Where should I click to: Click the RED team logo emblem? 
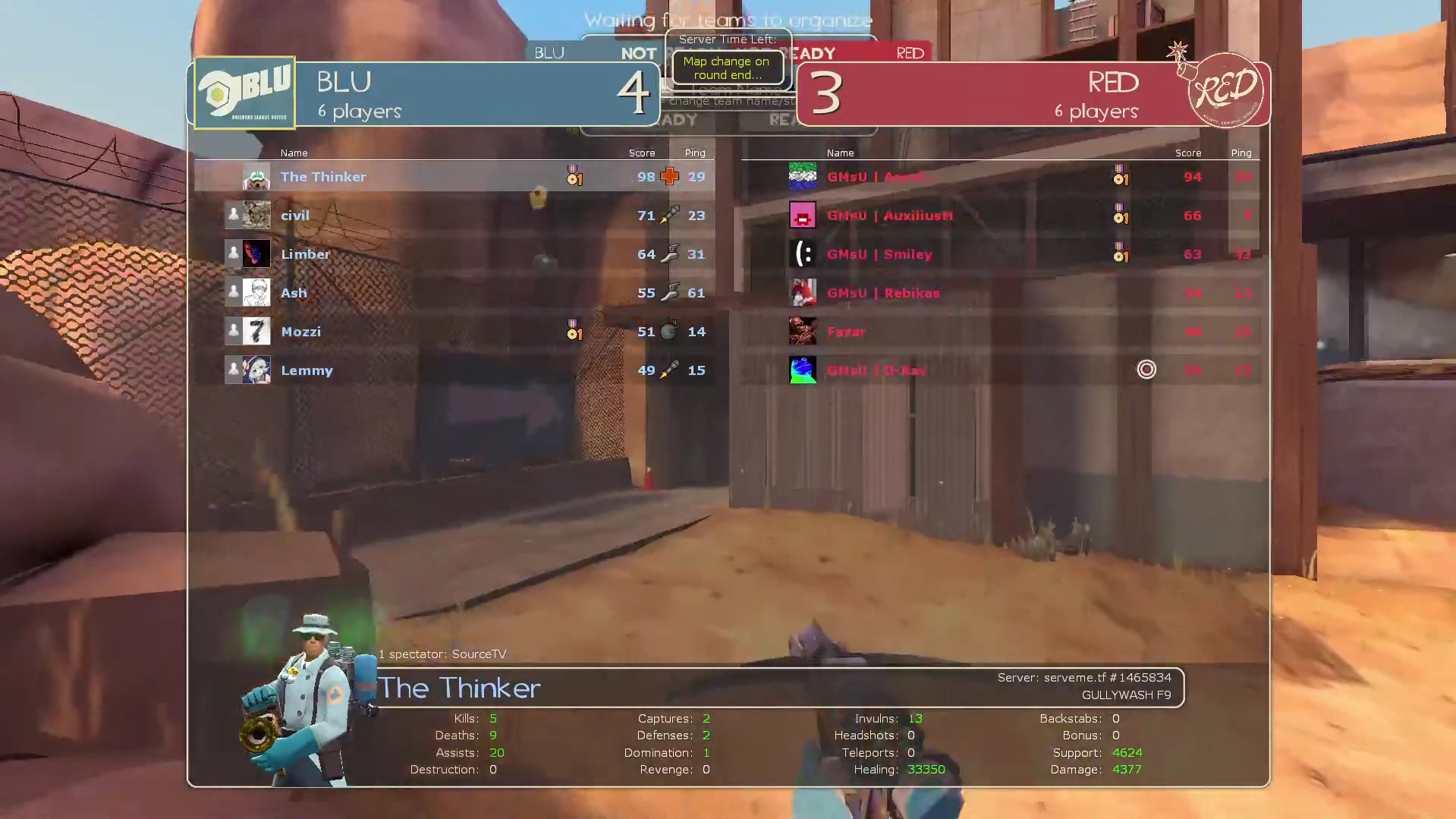pyautogui.click(x=1225, y=91)
